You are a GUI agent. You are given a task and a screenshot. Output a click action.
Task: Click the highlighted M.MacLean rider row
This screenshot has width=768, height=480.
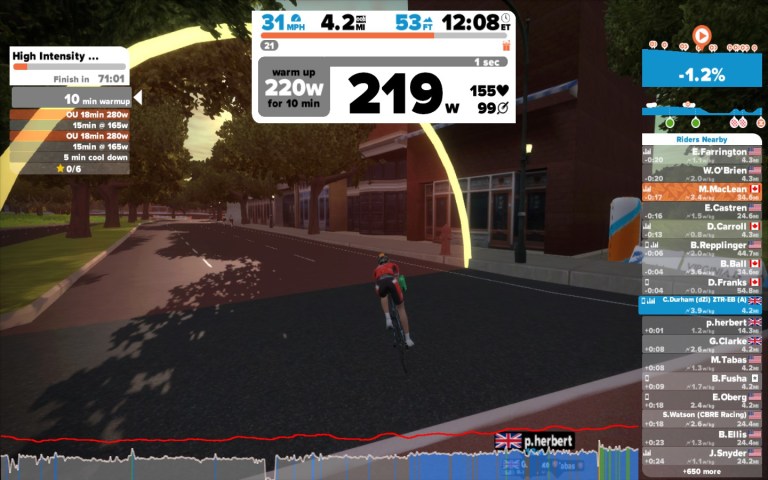coord(703,191)
